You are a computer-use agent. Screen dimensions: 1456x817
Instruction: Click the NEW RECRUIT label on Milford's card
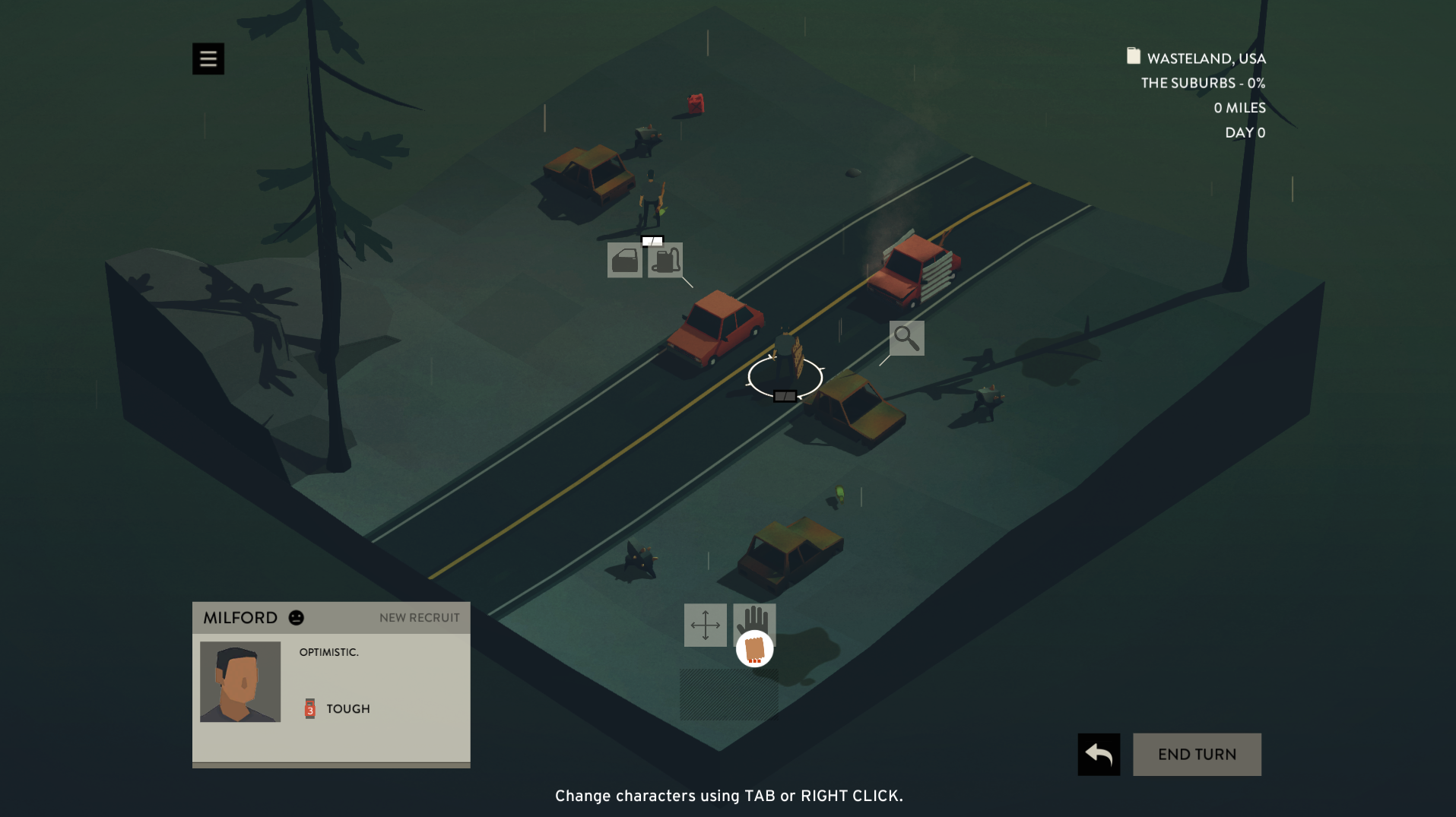(418, 618)
